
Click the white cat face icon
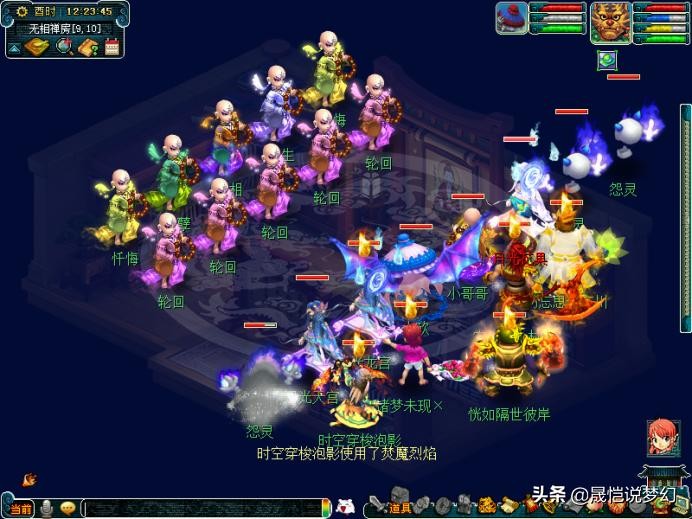(x=346, y=506)
